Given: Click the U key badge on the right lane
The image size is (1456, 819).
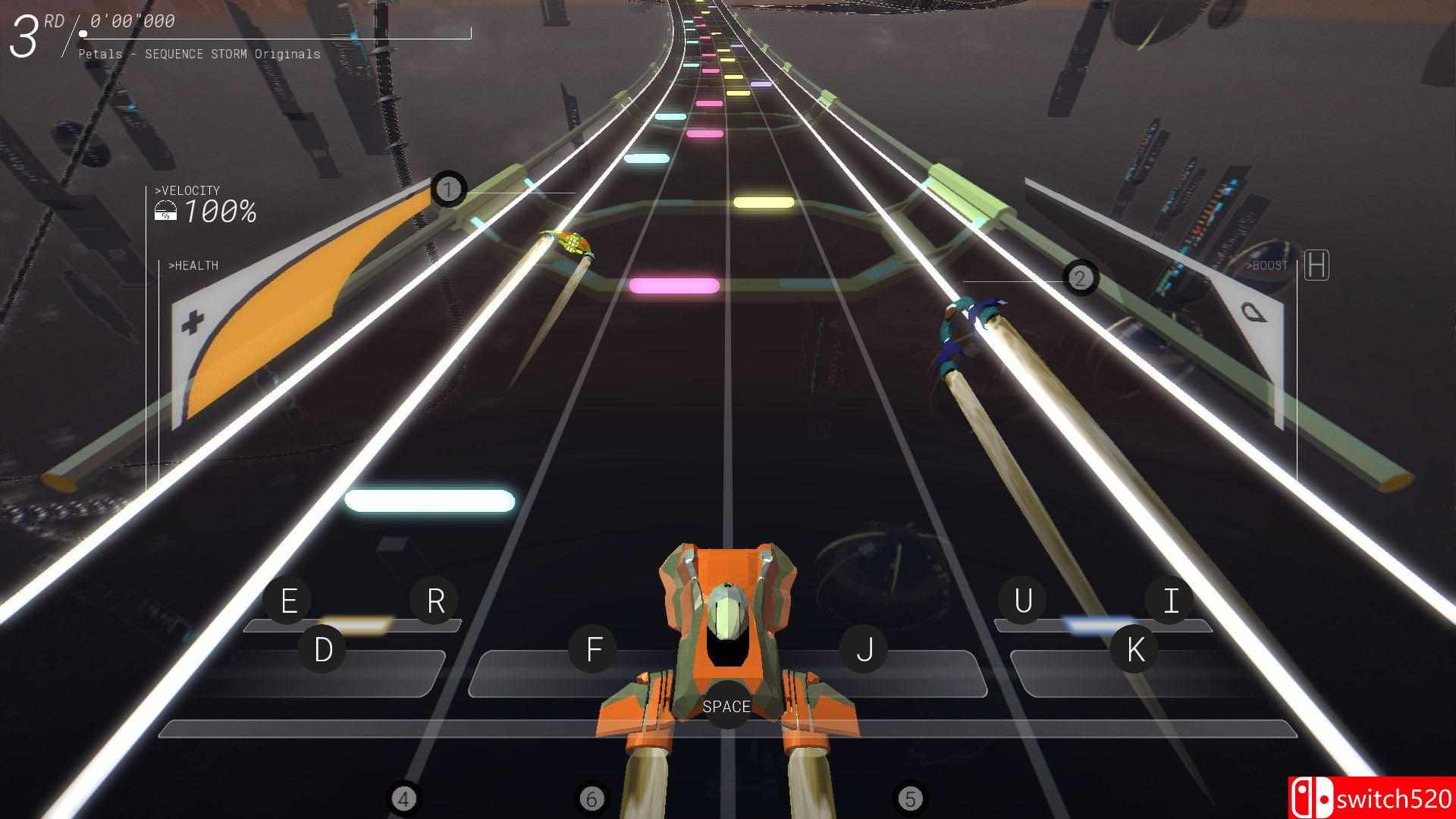Looking at the screenshot, I should (1022, 599).
